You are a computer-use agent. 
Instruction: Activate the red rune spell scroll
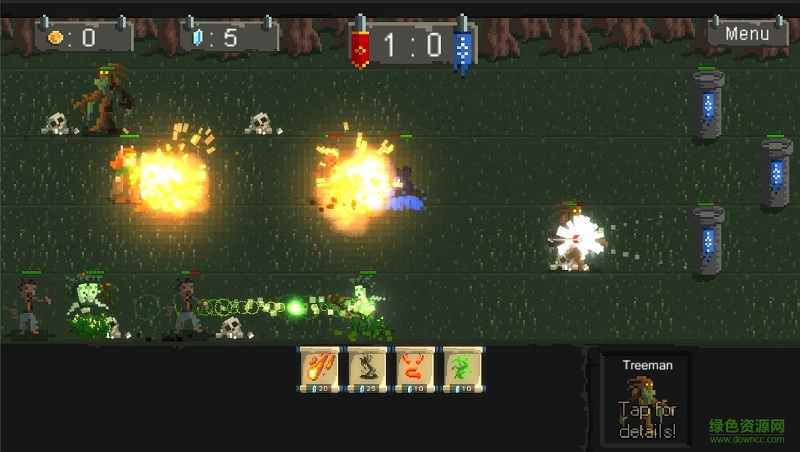point(414,369)
